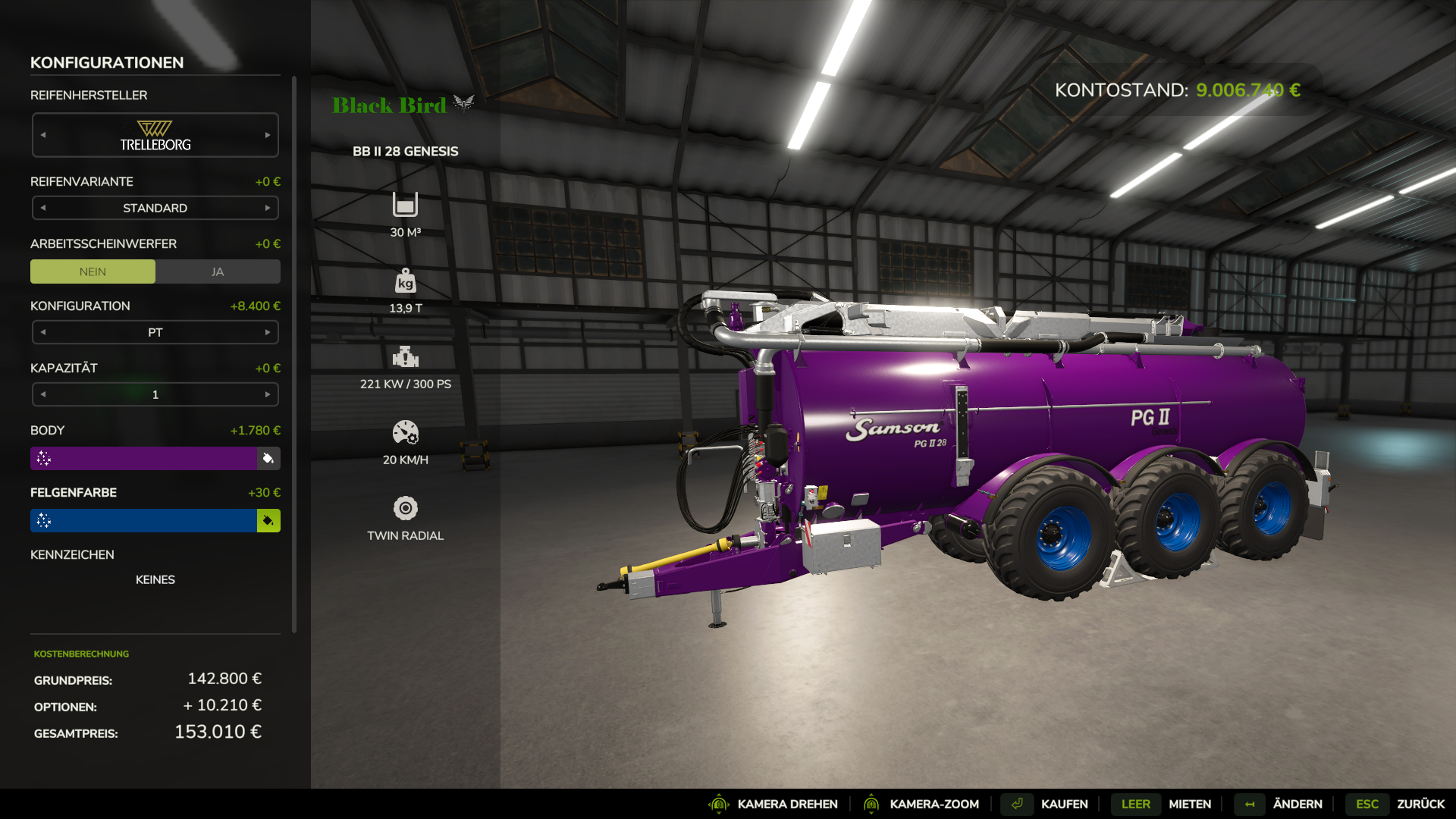Click paint bucket icon for Body color
This screenshot has height=819, width=1456.
pos(268,458)
